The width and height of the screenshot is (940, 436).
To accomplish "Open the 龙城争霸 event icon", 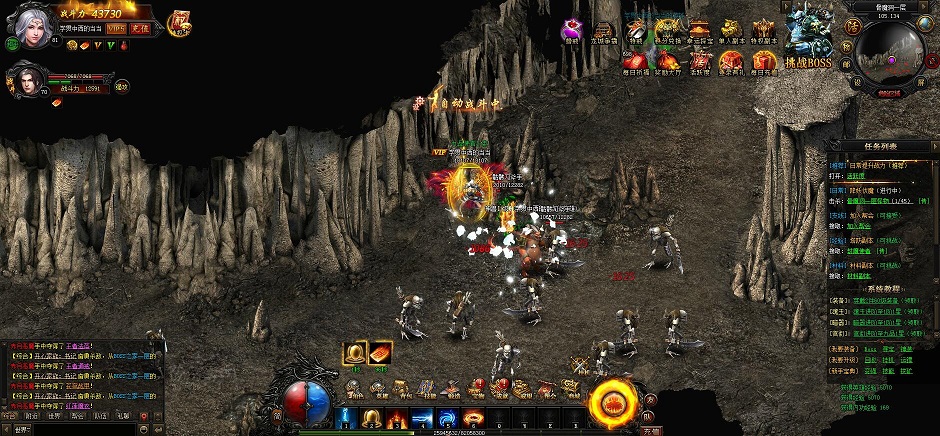I will point(604,32).
